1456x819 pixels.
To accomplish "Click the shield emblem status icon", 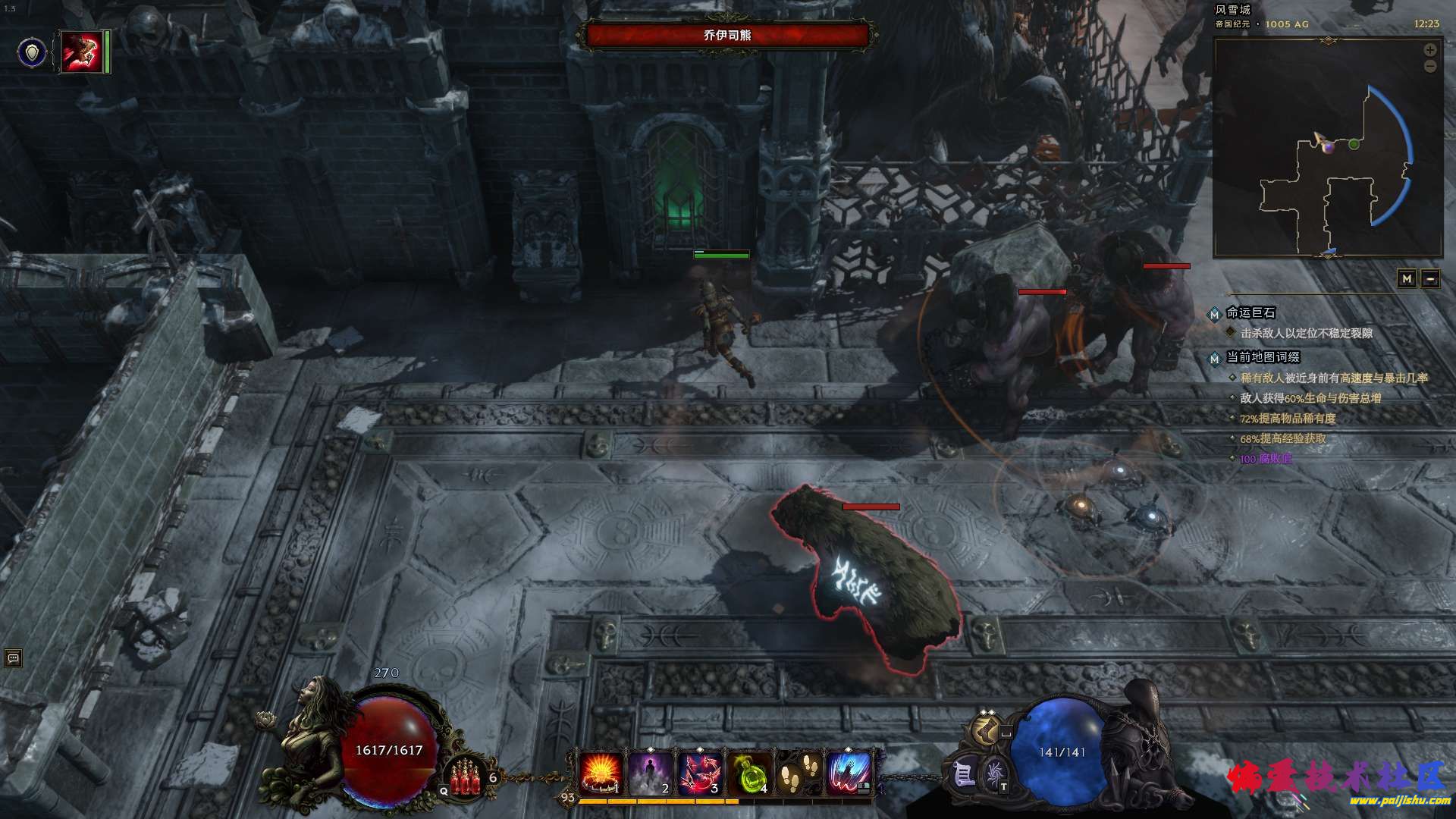I will click(32, 52).
